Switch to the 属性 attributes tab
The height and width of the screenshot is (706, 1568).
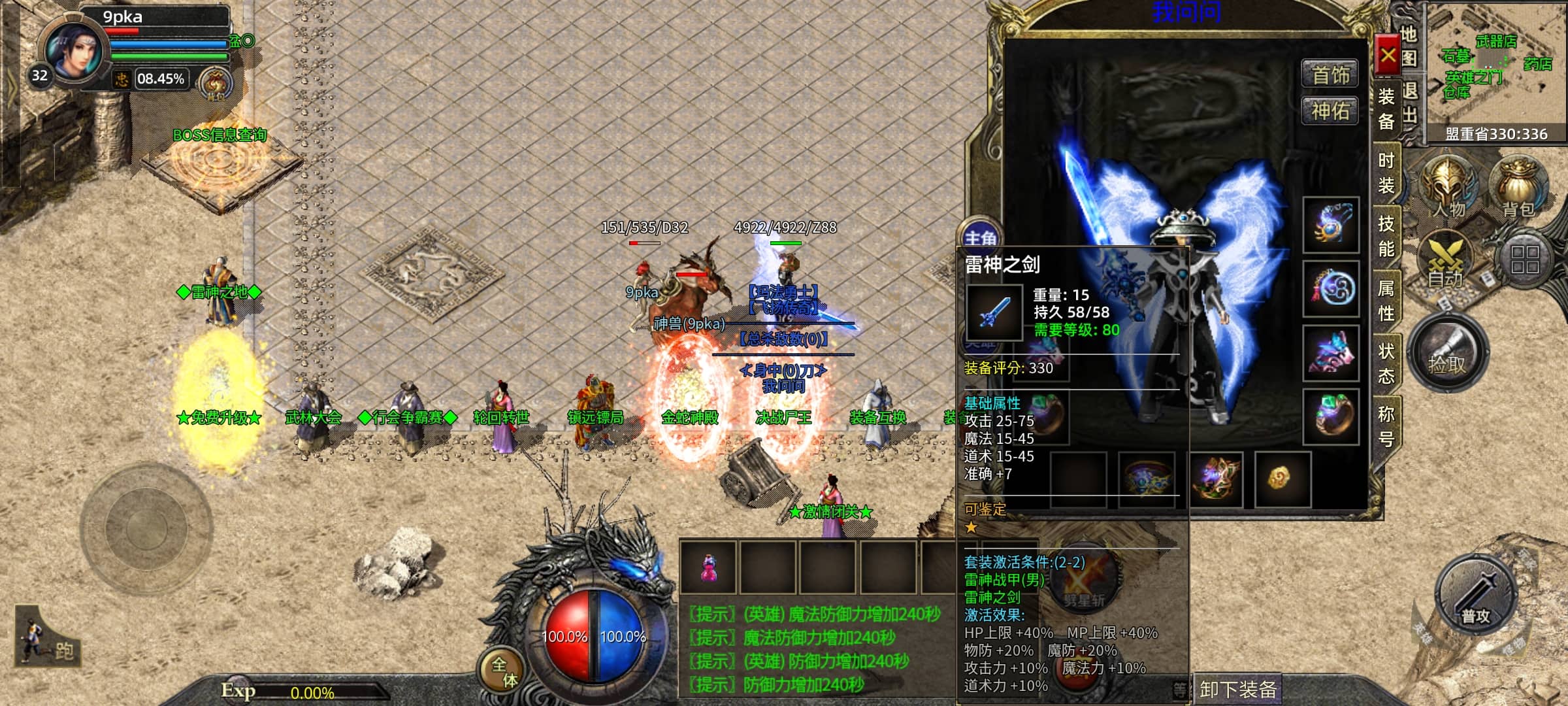point(1386,300)
